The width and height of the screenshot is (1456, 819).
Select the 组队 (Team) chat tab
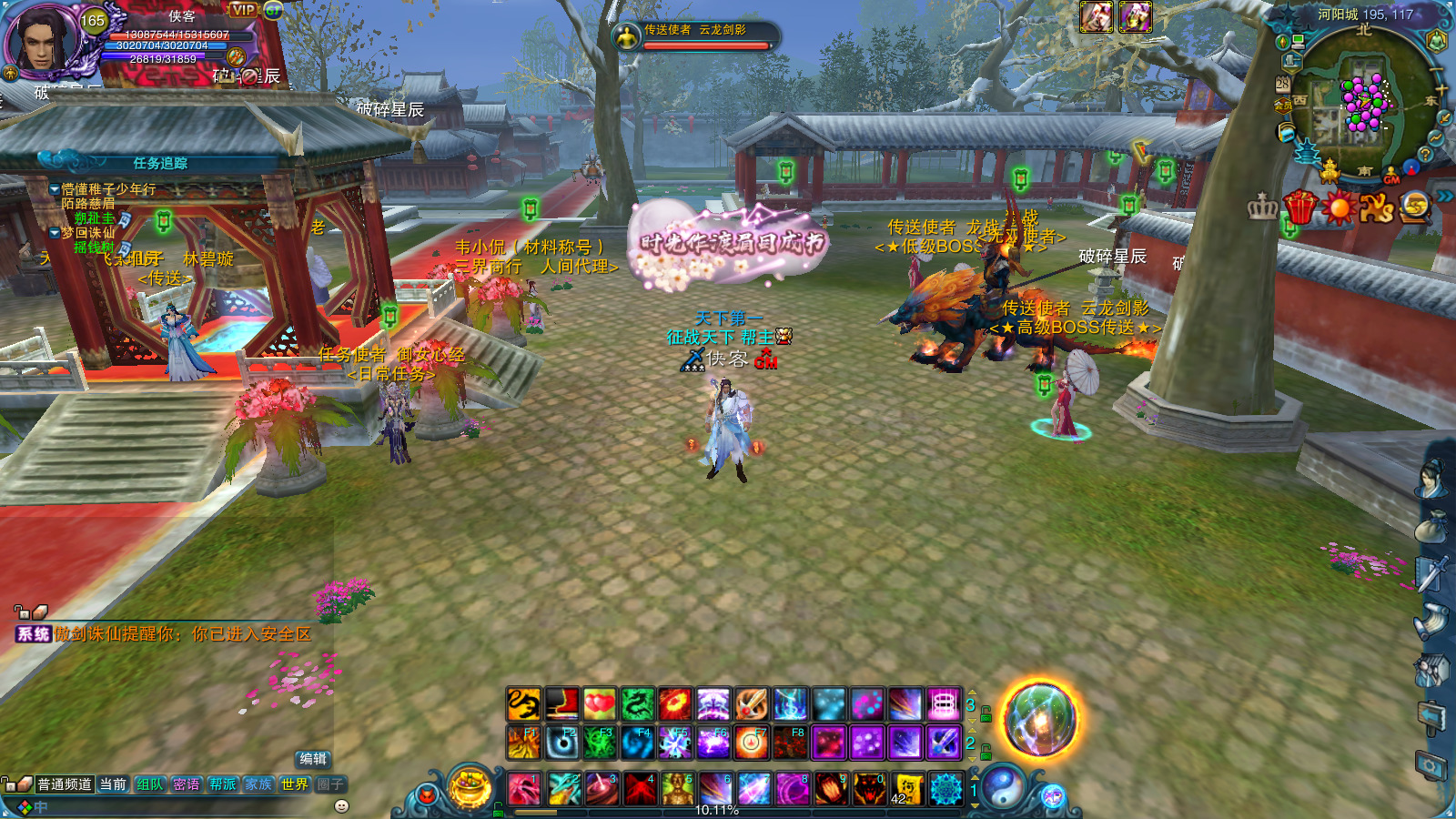pos(149,784)
